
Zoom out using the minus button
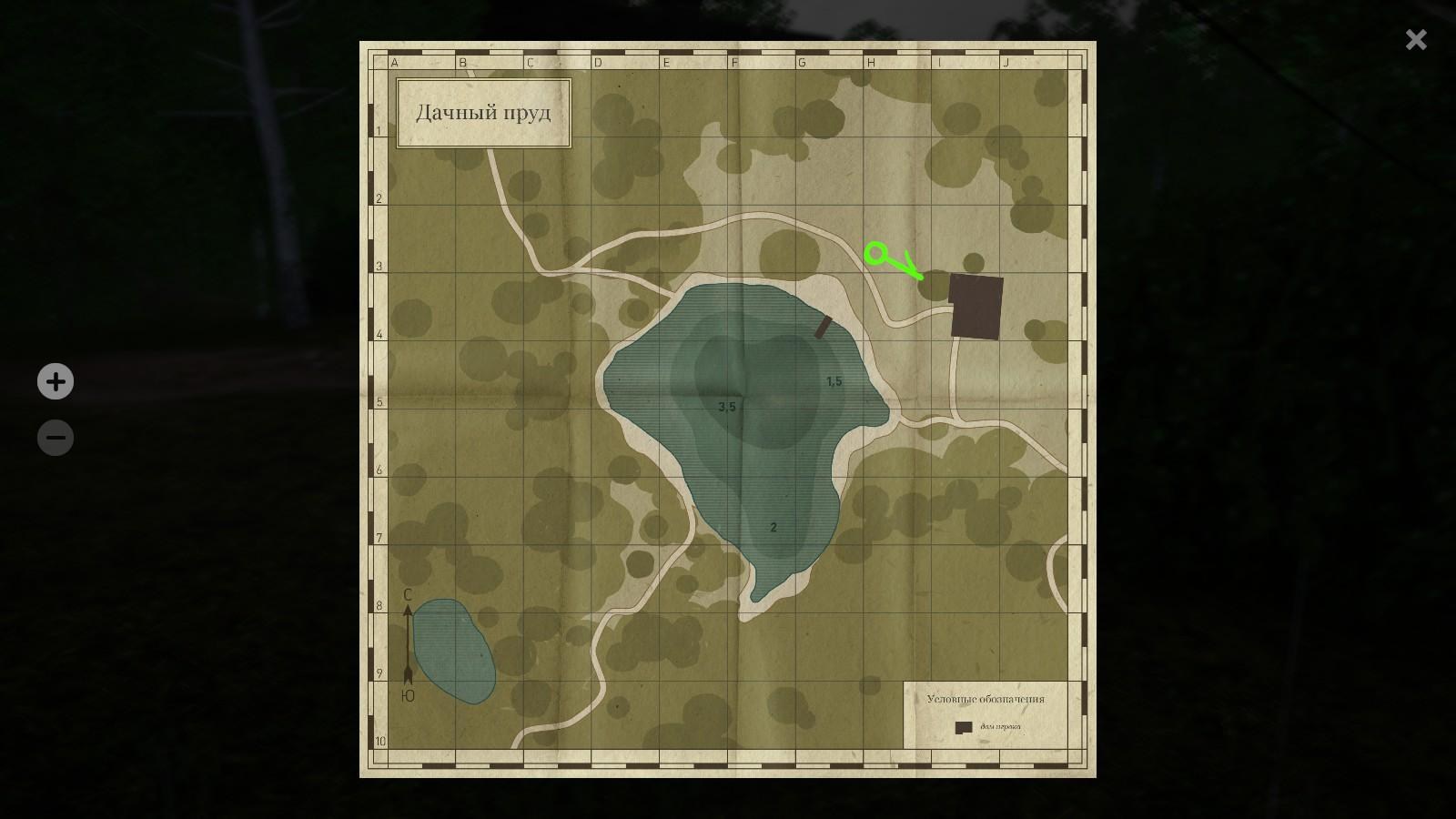[x=56, y=438]
